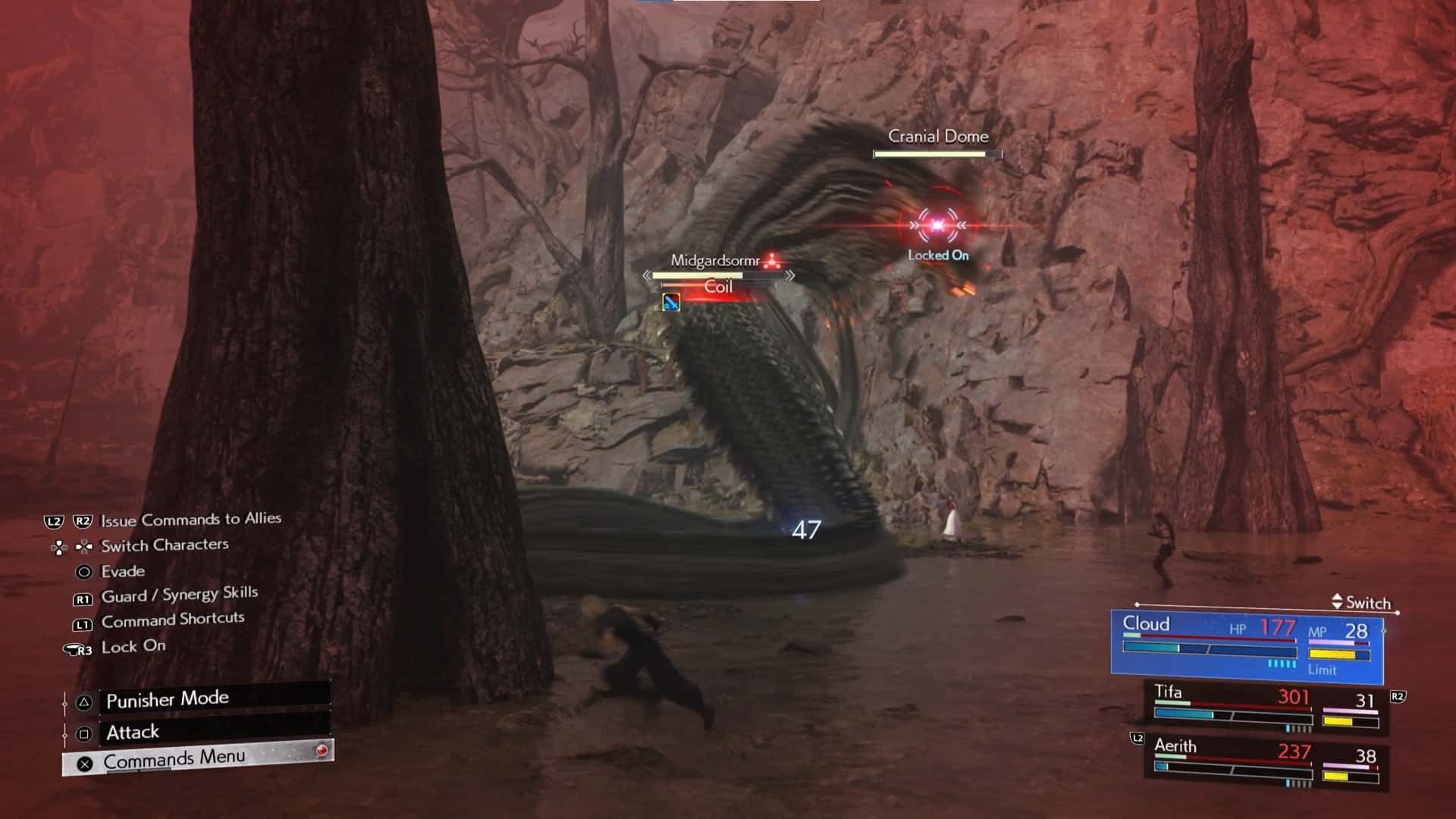Select the Midgardsormr enemy nameplate
The height and width of the screenshot is (819, 1456).
715,261
